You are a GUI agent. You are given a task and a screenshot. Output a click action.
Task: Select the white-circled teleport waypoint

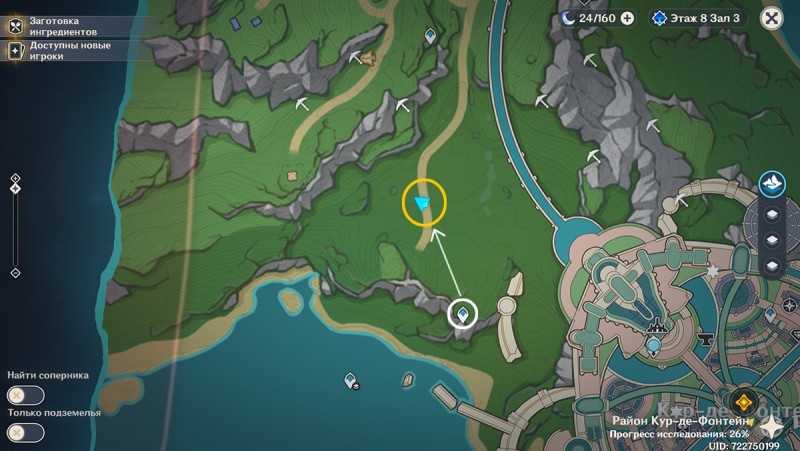[x=462, y=314]
